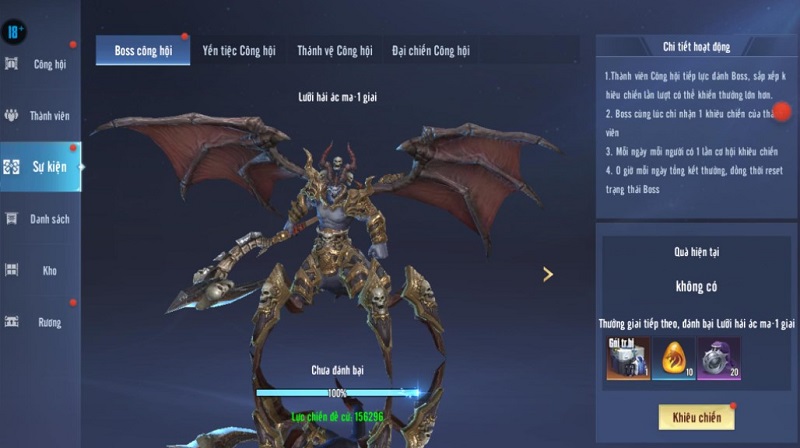800x448 pixels.
Task: Select Thành viên in the sidebar
Action: click(40, 116)
